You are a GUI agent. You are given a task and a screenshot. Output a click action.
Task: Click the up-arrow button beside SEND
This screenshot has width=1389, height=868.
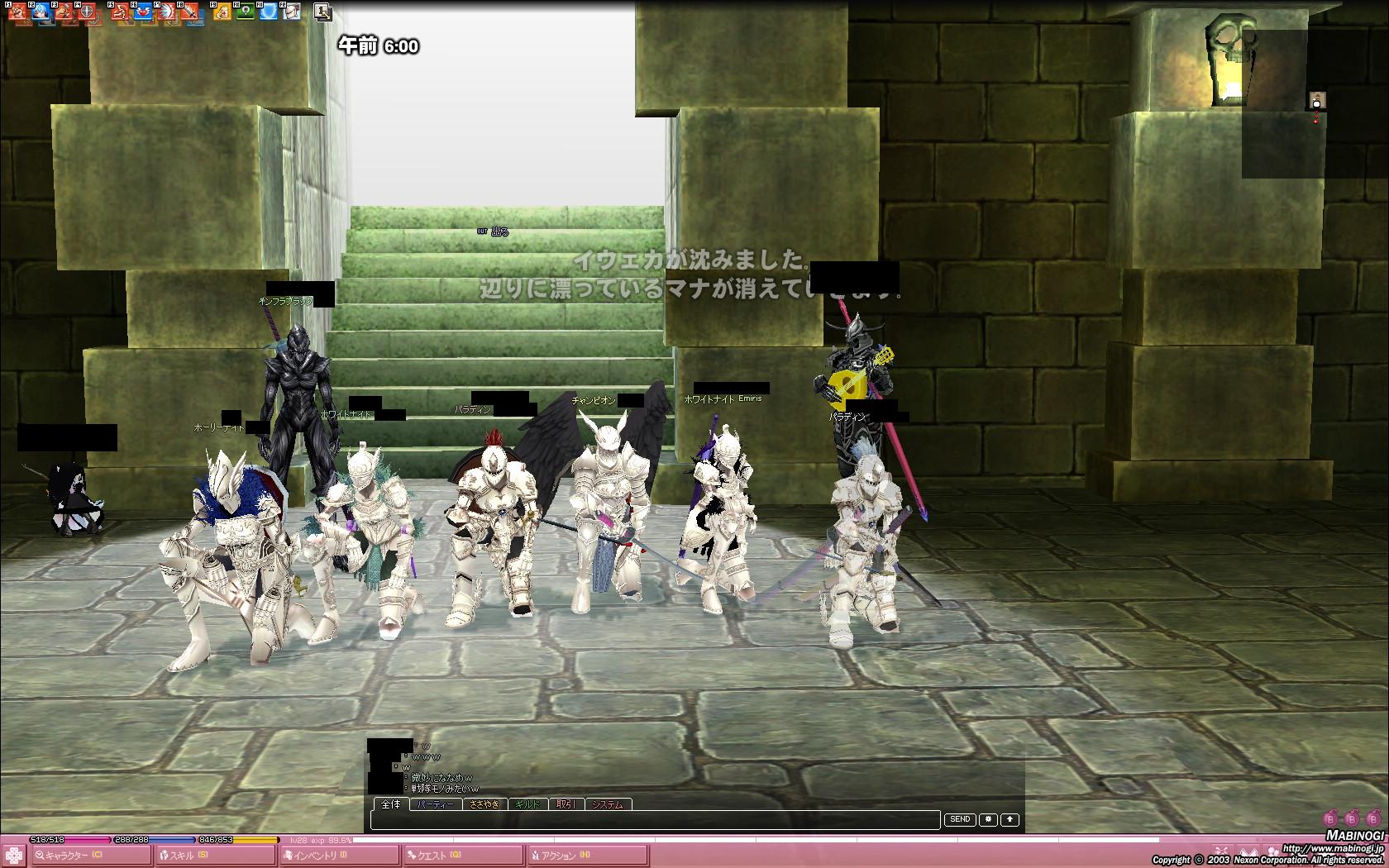click(1010, 819)
